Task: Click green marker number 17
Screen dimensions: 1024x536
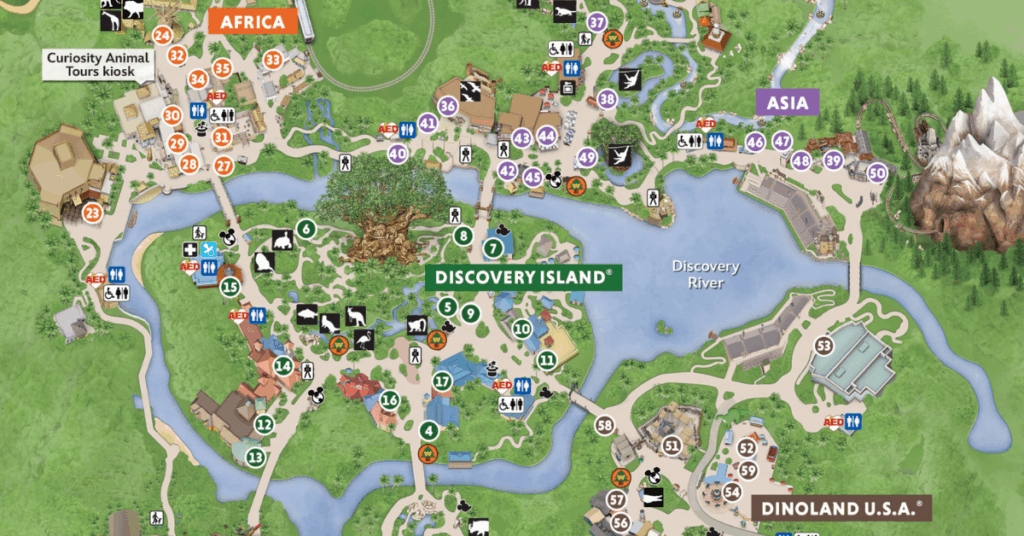Action: pos(443,380)
